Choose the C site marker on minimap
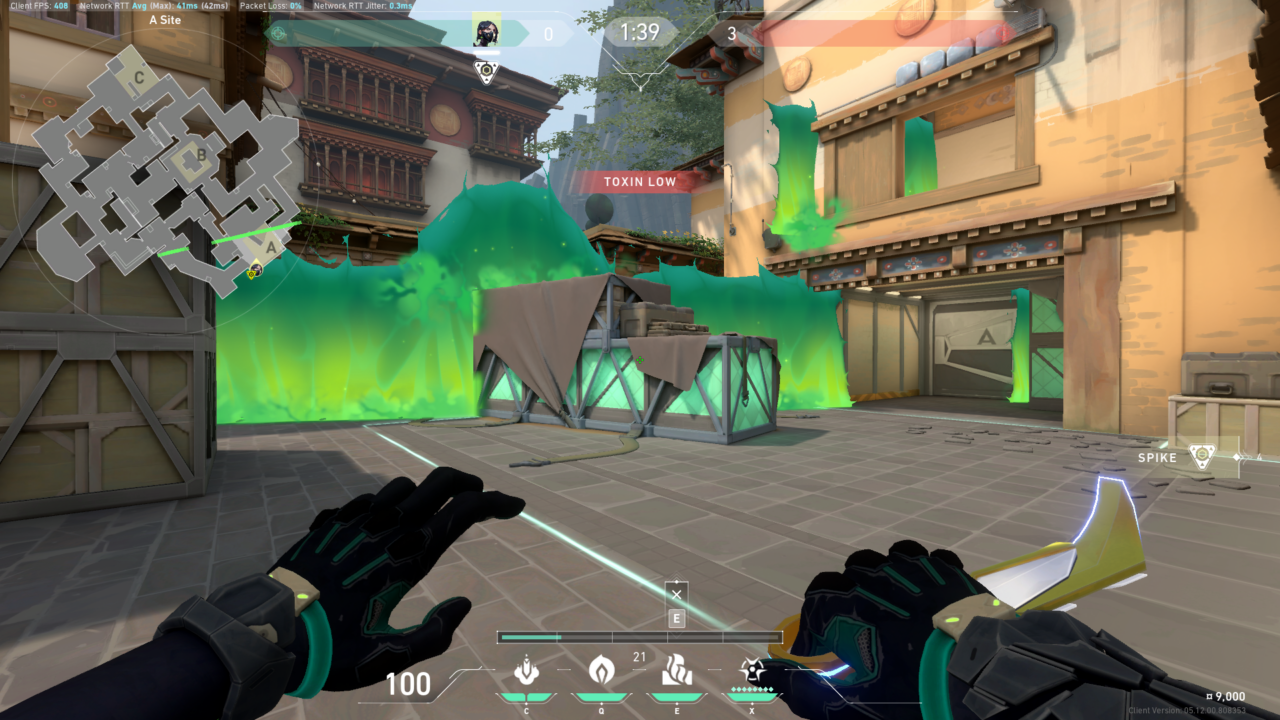Viewport: 1280px width, 720px height. [x=139, y=76]
